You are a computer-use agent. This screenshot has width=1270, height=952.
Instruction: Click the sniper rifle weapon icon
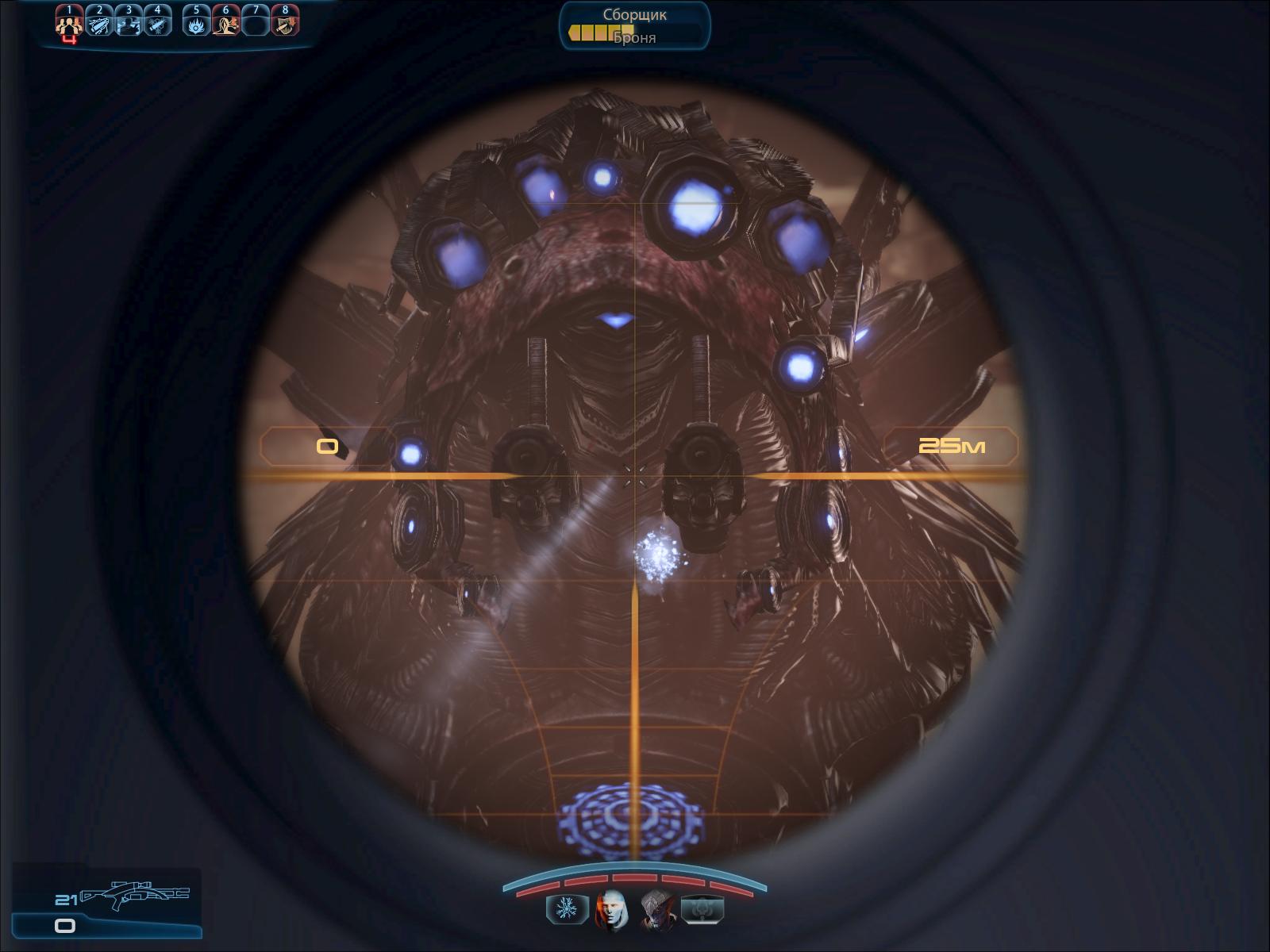click(135, 896)
